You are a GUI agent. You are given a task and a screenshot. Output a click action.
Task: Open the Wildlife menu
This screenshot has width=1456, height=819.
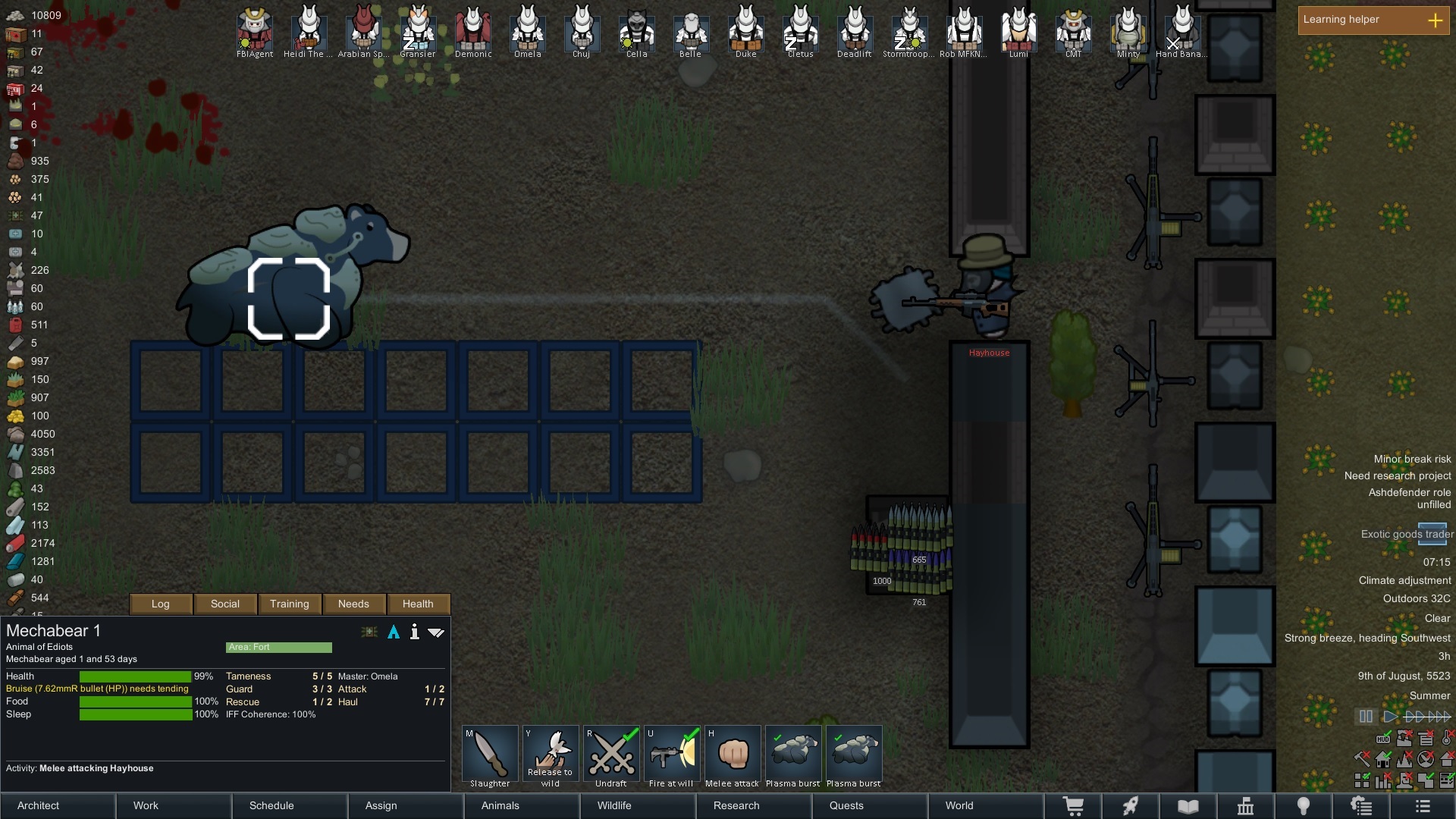[x=614, y=805]
